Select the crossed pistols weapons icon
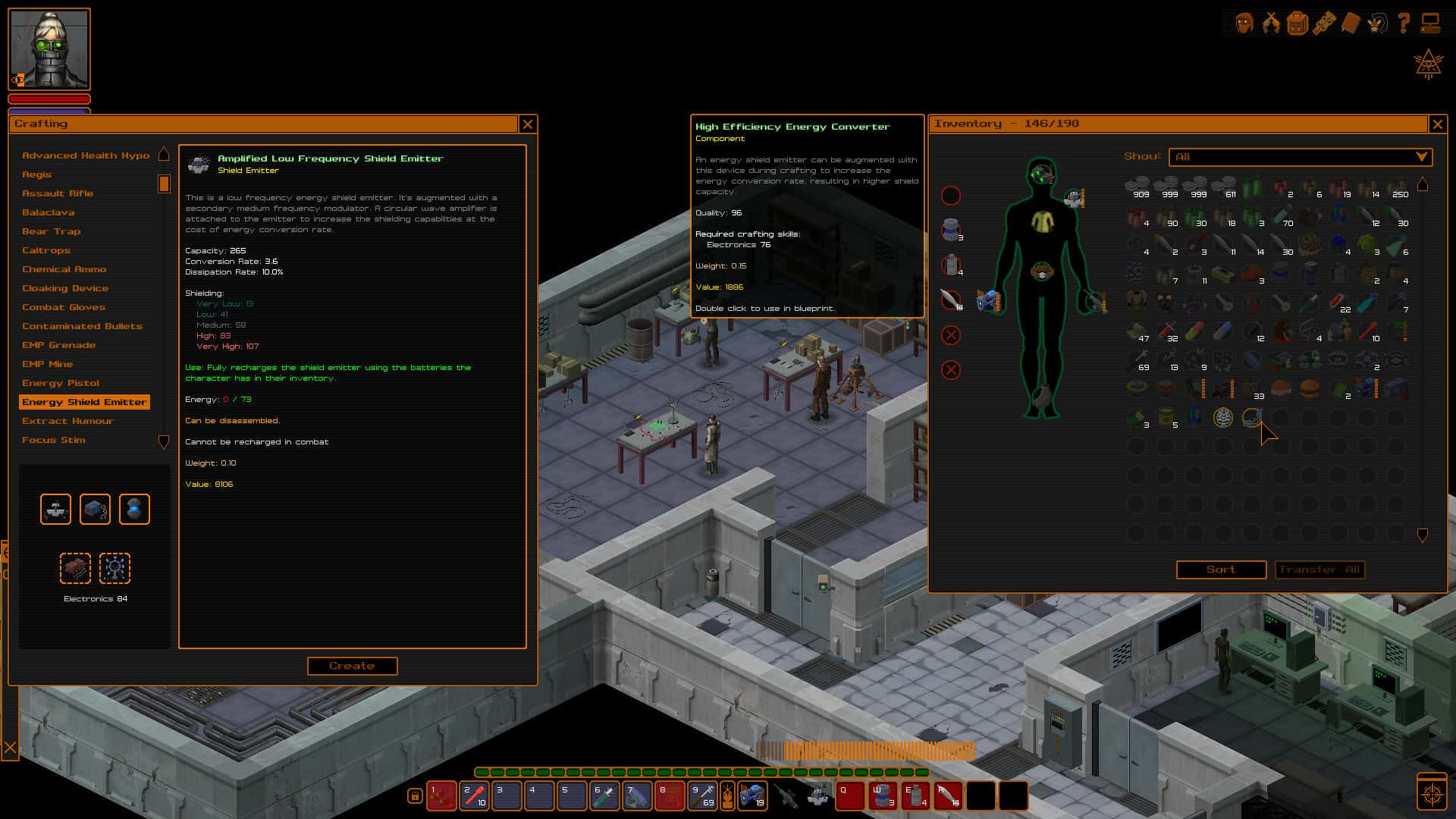The width and height of the screenshot is (1456, 819). pyautogui.click(x=1271, y=23)
